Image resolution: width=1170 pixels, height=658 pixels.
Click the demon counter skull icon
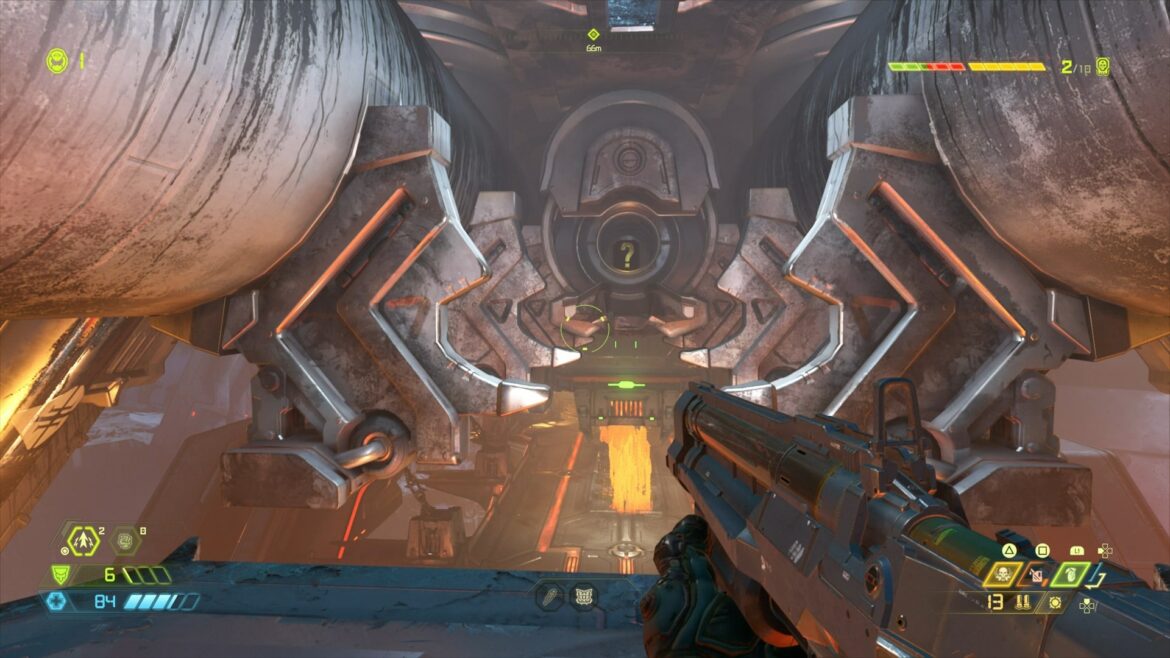click(x=1102, y=67)
